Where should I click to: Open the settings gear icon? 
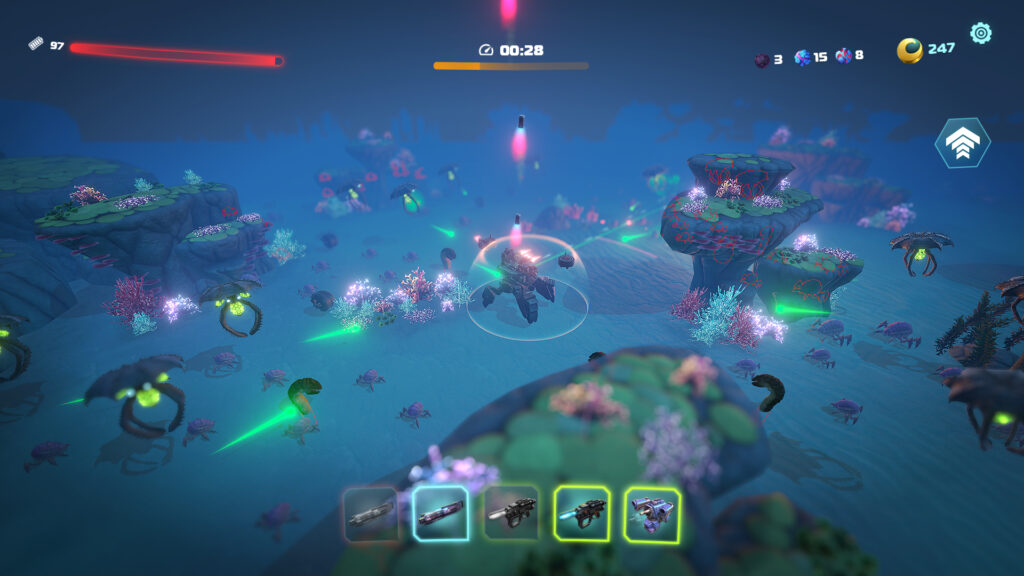(x=981, y=33)
